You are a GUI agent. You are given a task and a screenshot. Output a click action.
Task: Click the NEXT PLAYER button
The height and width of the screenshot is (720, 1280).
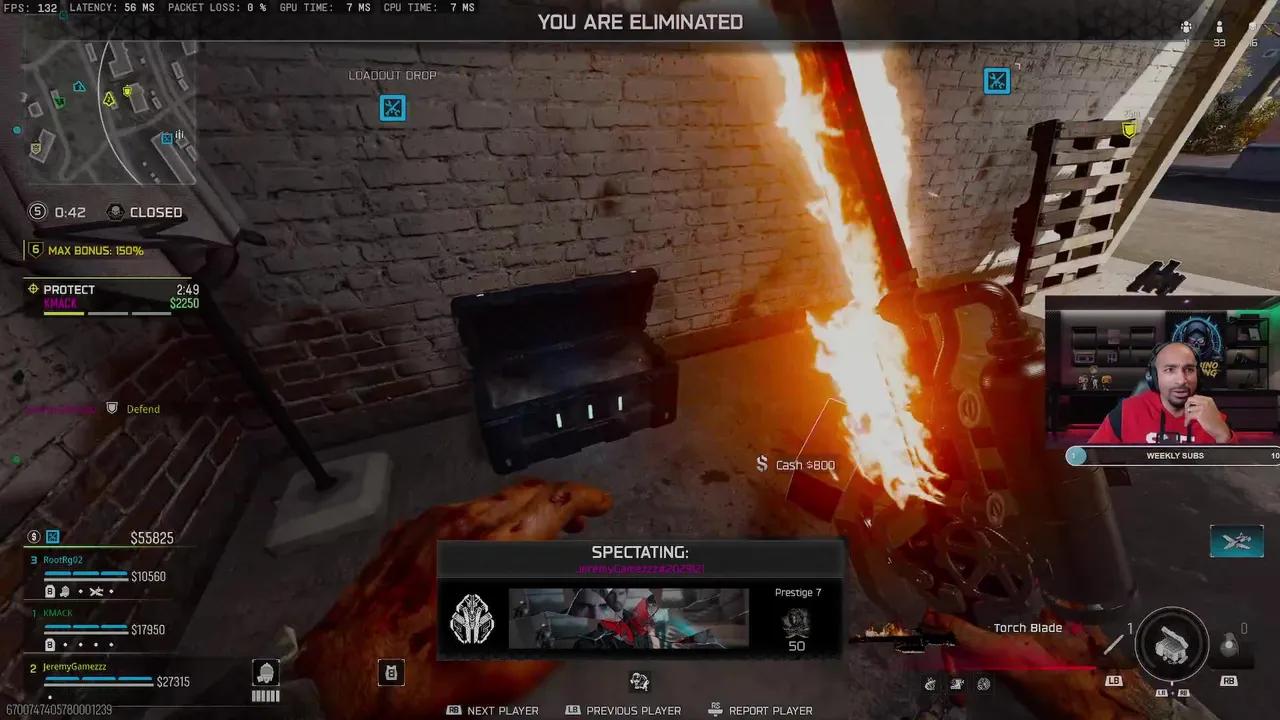492,710
